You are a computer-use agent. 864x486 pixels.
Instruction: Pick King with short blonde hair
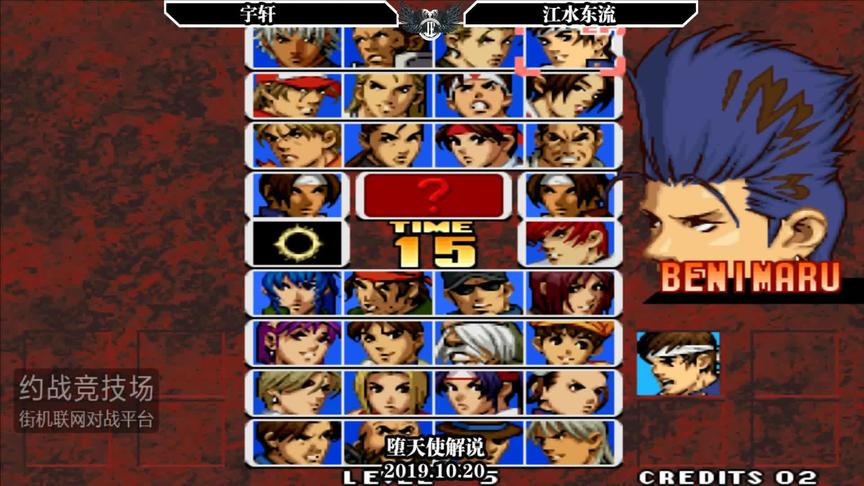tap(297, 393)
